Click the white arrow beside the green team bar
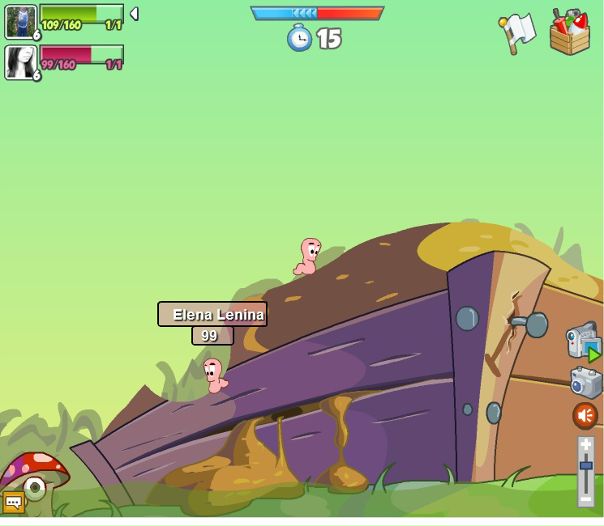The height and width of the screenshot is (526, 604). [134, 14]
